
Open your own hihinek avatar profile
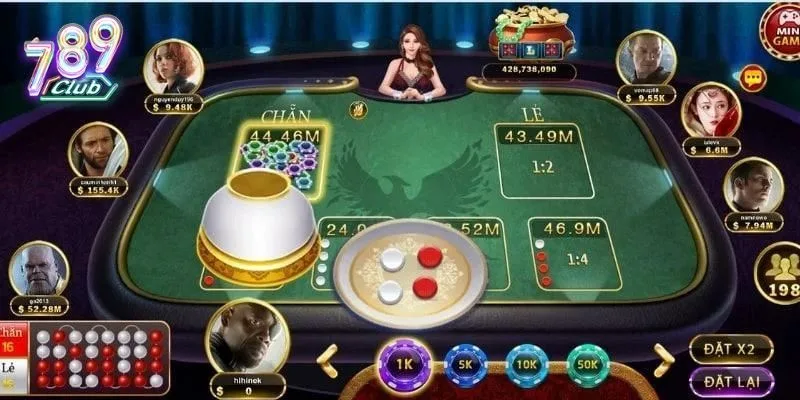pyautogui.click(x=246, y=338)
